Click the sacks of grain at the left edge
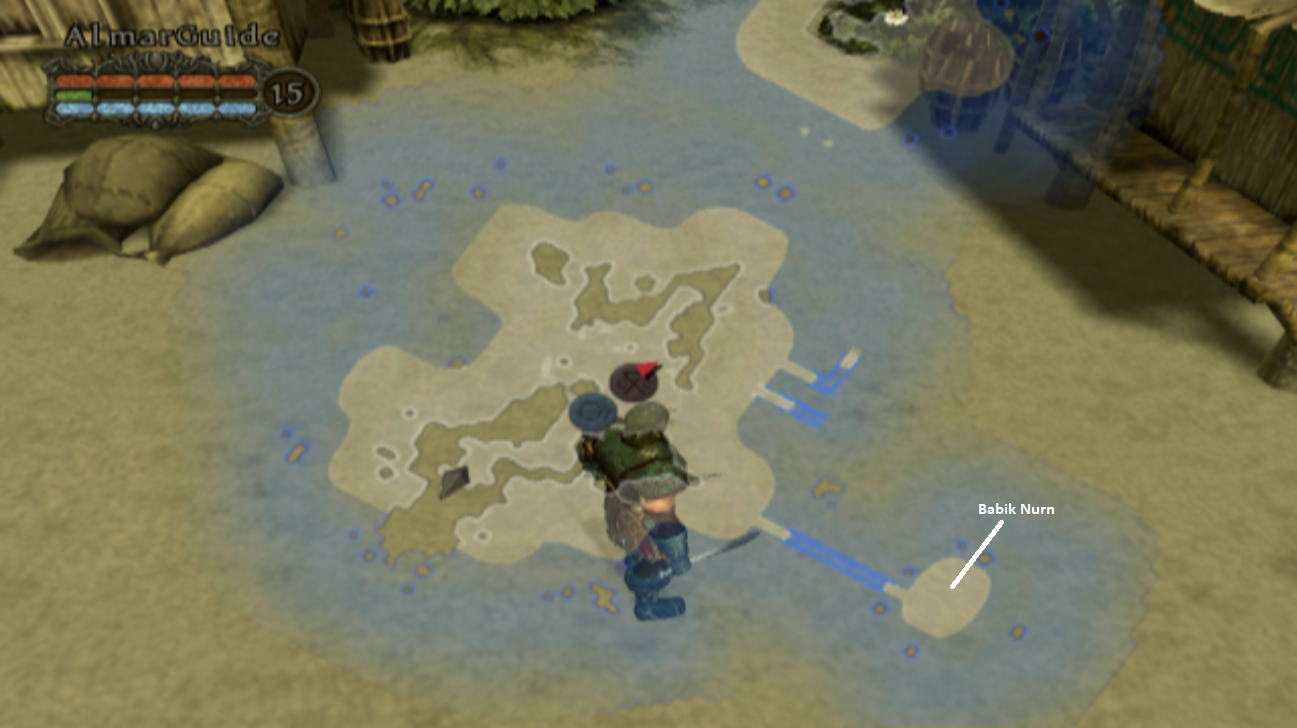 coord(150,200)
